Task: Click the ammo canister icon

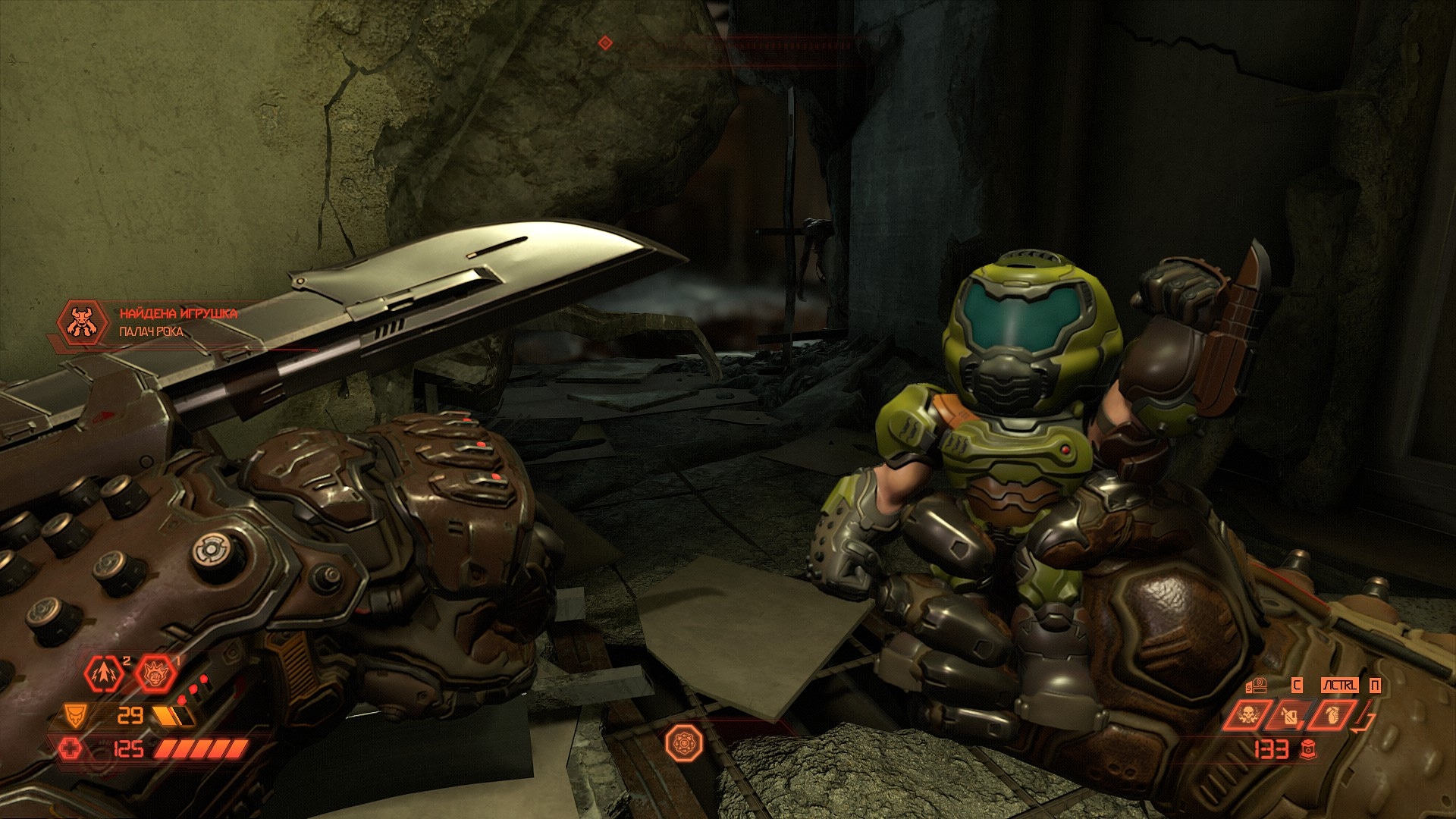Action: pos(1308,749)
